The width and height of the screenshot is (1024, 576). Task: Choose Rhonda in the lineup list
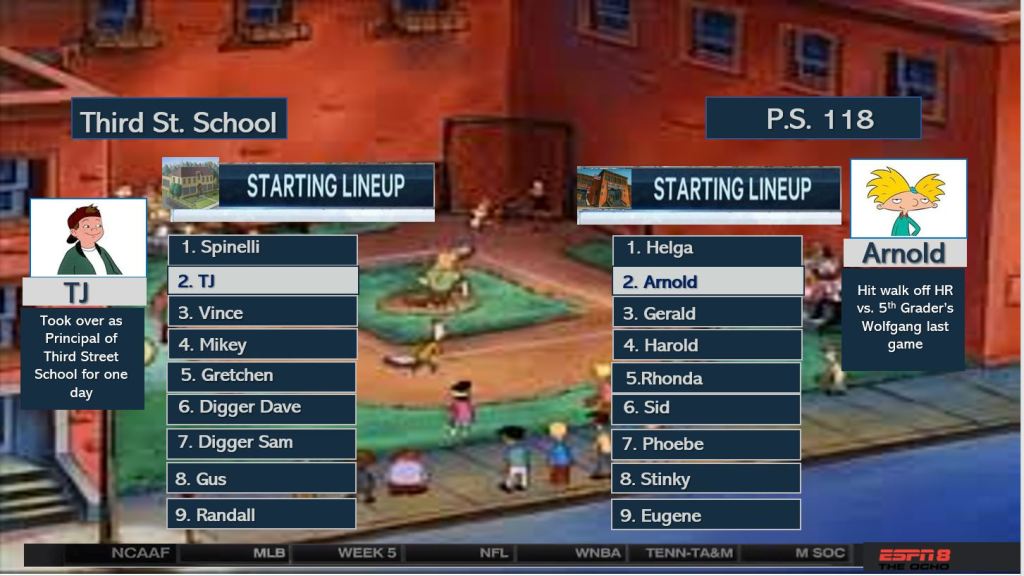(707, 378)
